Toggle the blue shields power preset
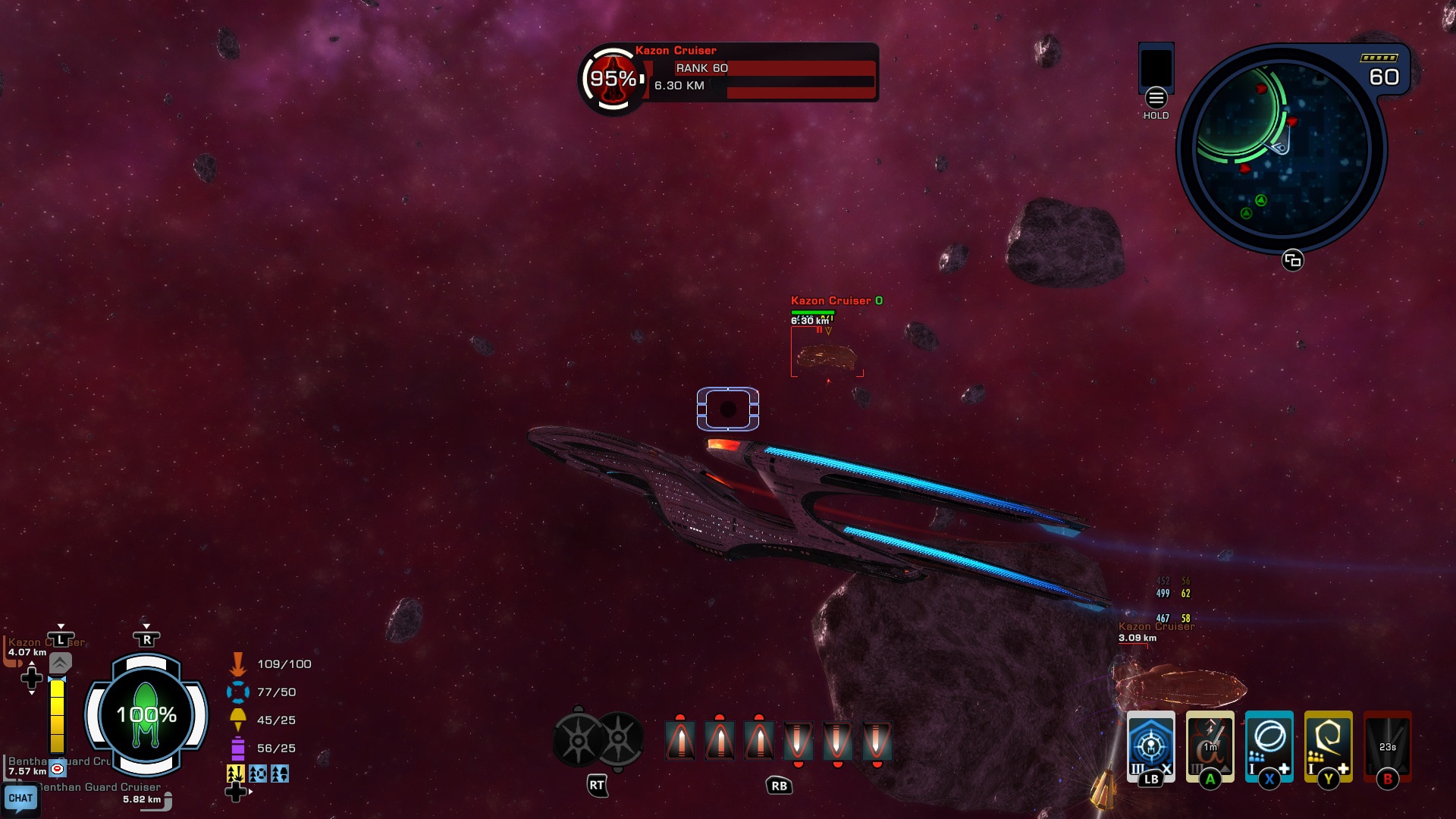The height and width of the screenshot is (819, 1456). tap(259, 775)
